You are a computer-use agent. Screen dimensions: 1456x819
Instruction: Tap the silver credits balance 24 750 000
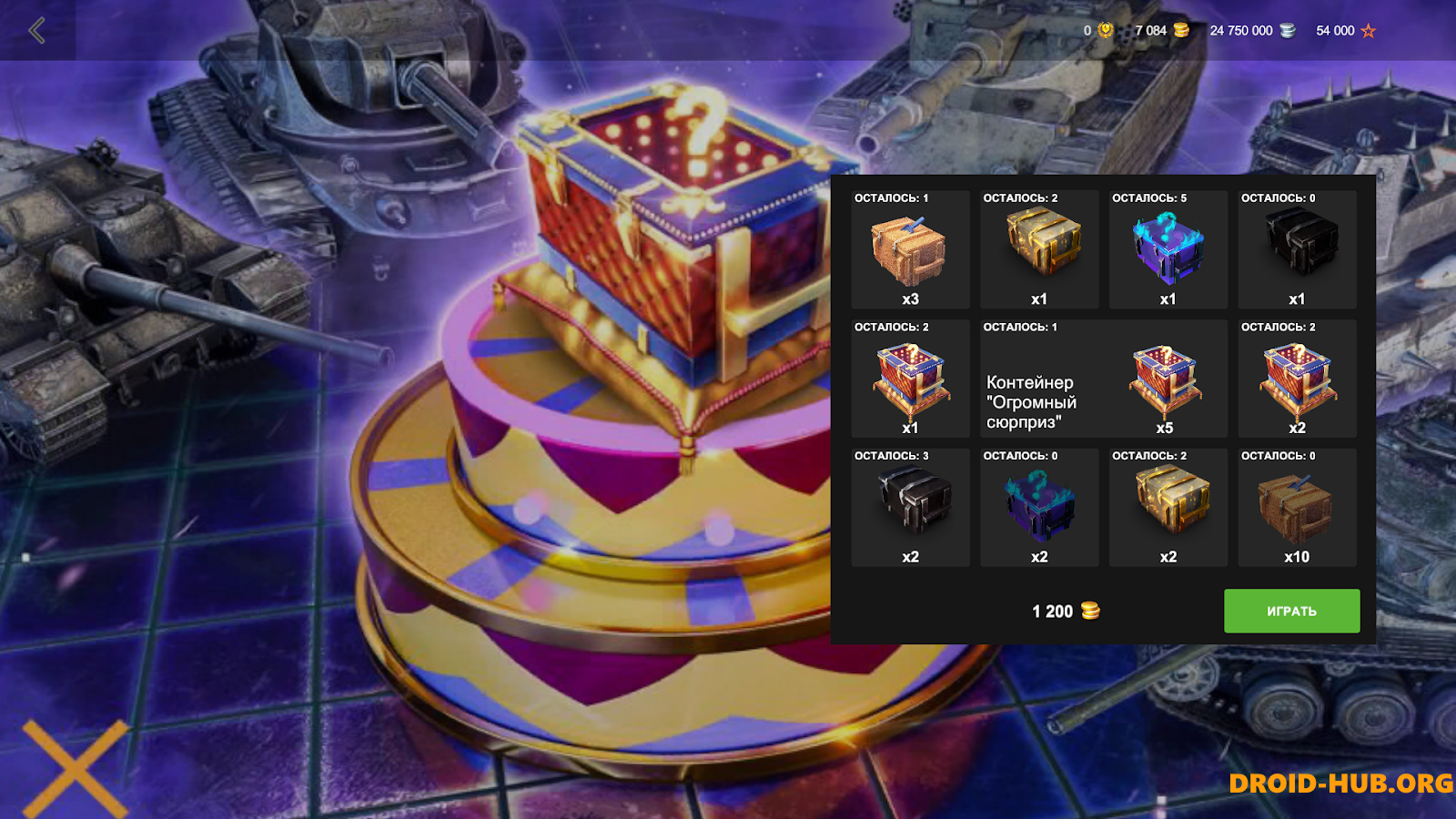pos(1251,31)
